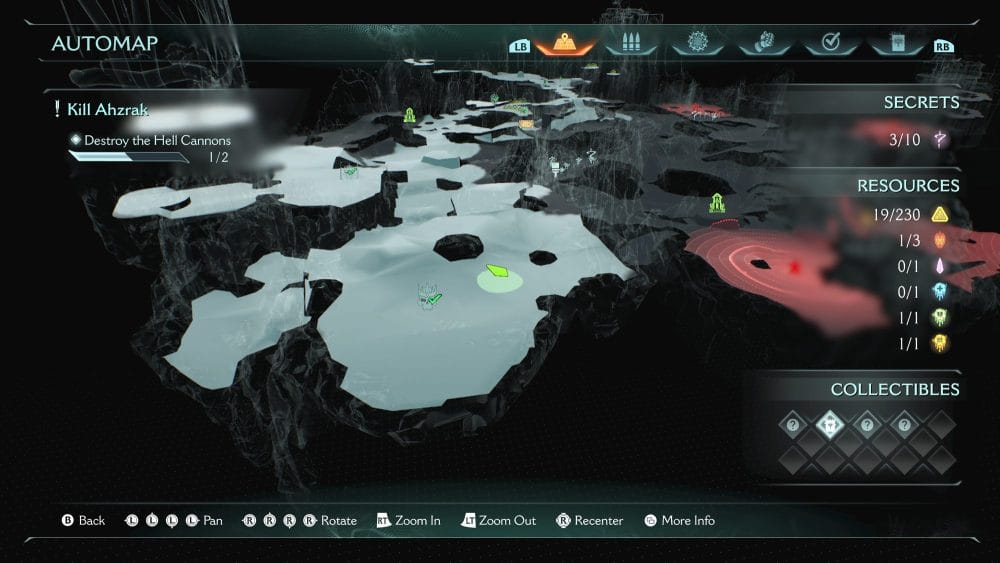This screenshot has height=563, width=1000.
Task: Click the red target marker in the red zone
Action: point(795,267)
